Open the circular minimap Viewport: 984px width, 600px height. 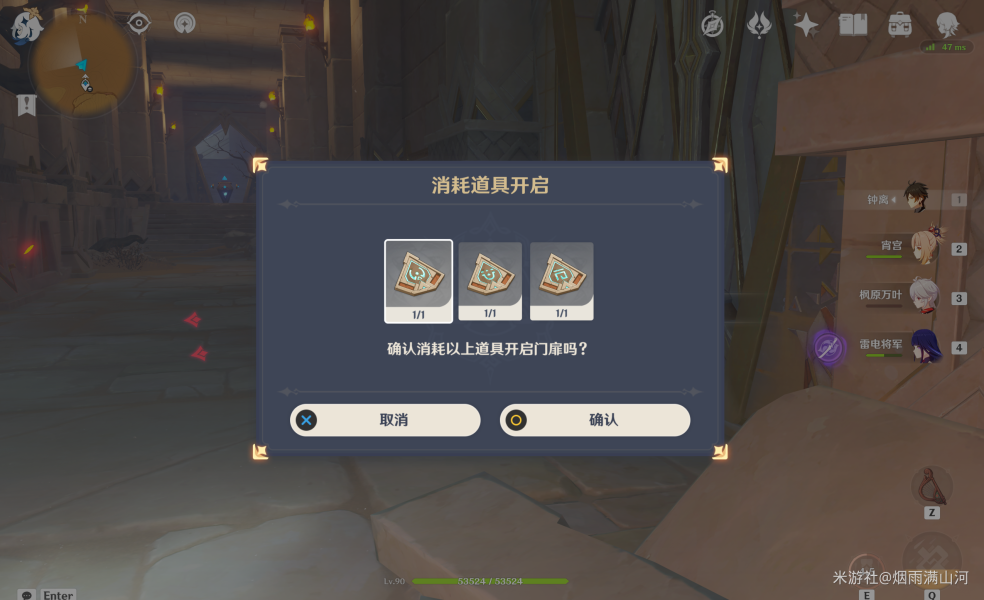82,64
